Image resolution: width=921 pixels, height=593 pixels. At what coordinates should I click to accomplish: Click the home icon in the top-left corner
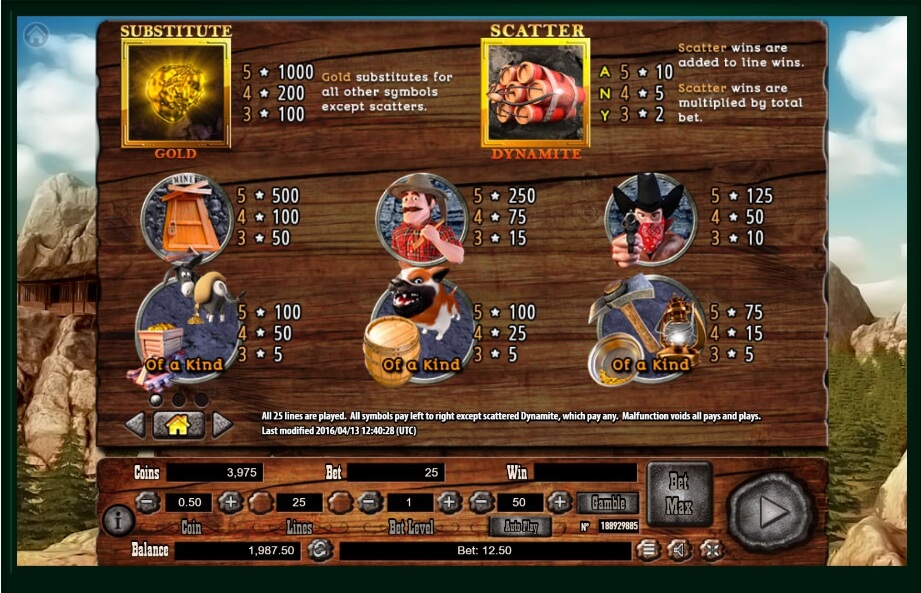[36, 36]
